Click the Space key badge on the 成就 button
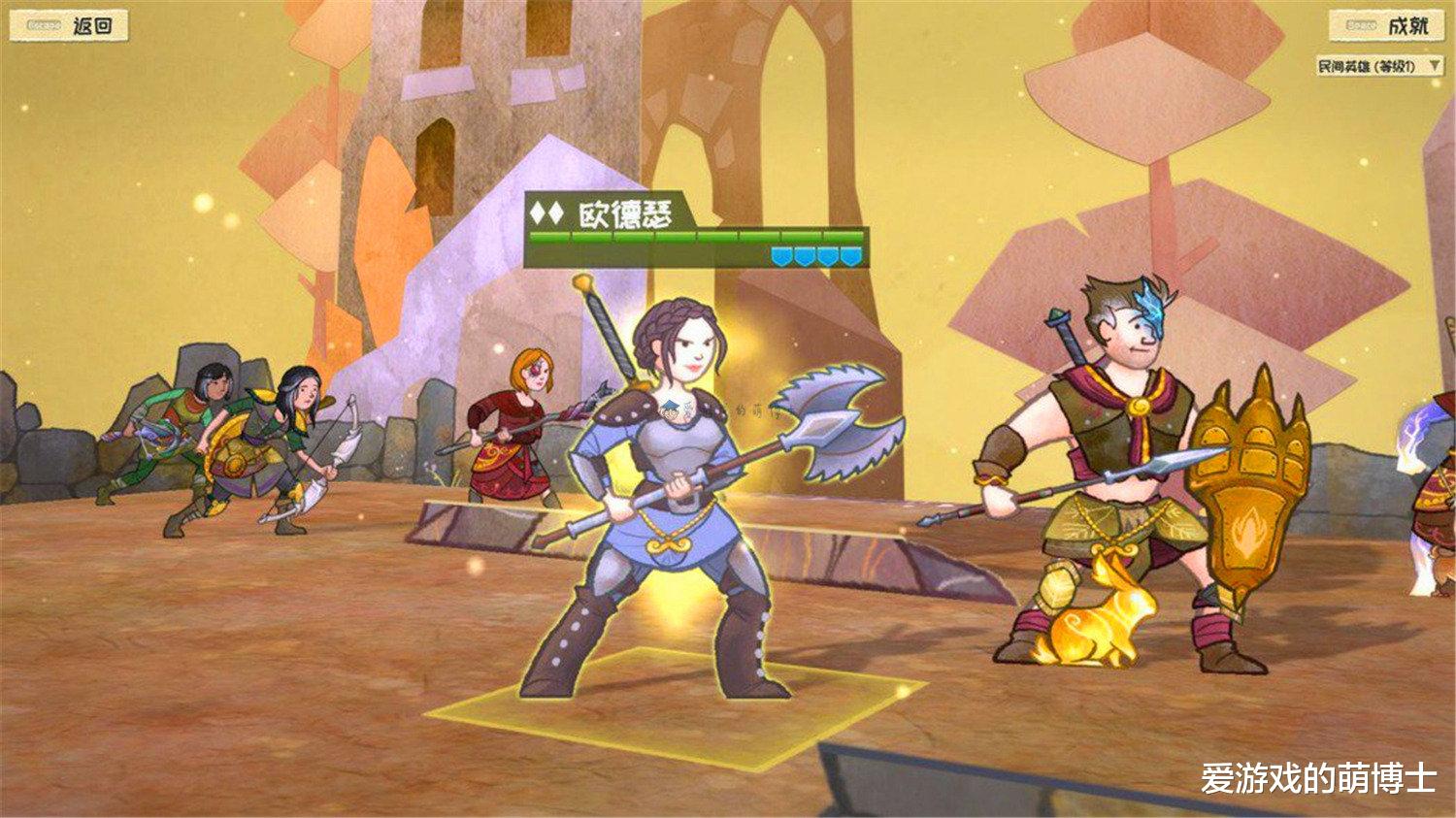Image resolution: width=1456 pixels, height=818 pixels. pyautogui.click(x=1361, y=24)
